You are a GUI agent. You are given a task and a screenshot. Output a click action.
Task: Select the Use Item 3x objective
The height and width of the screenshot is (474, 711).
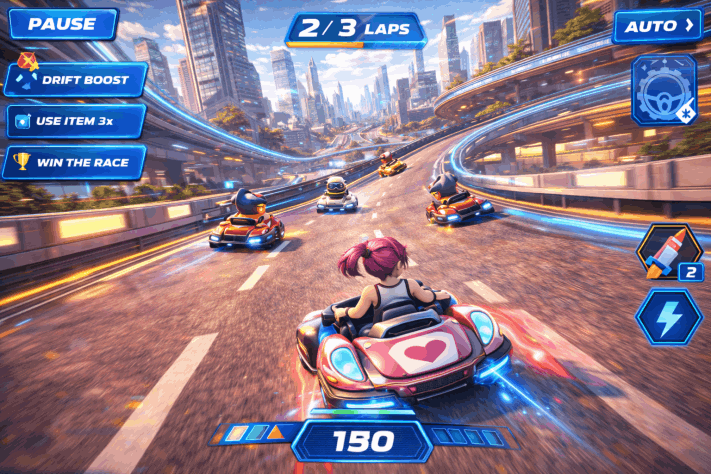(76, 121)
